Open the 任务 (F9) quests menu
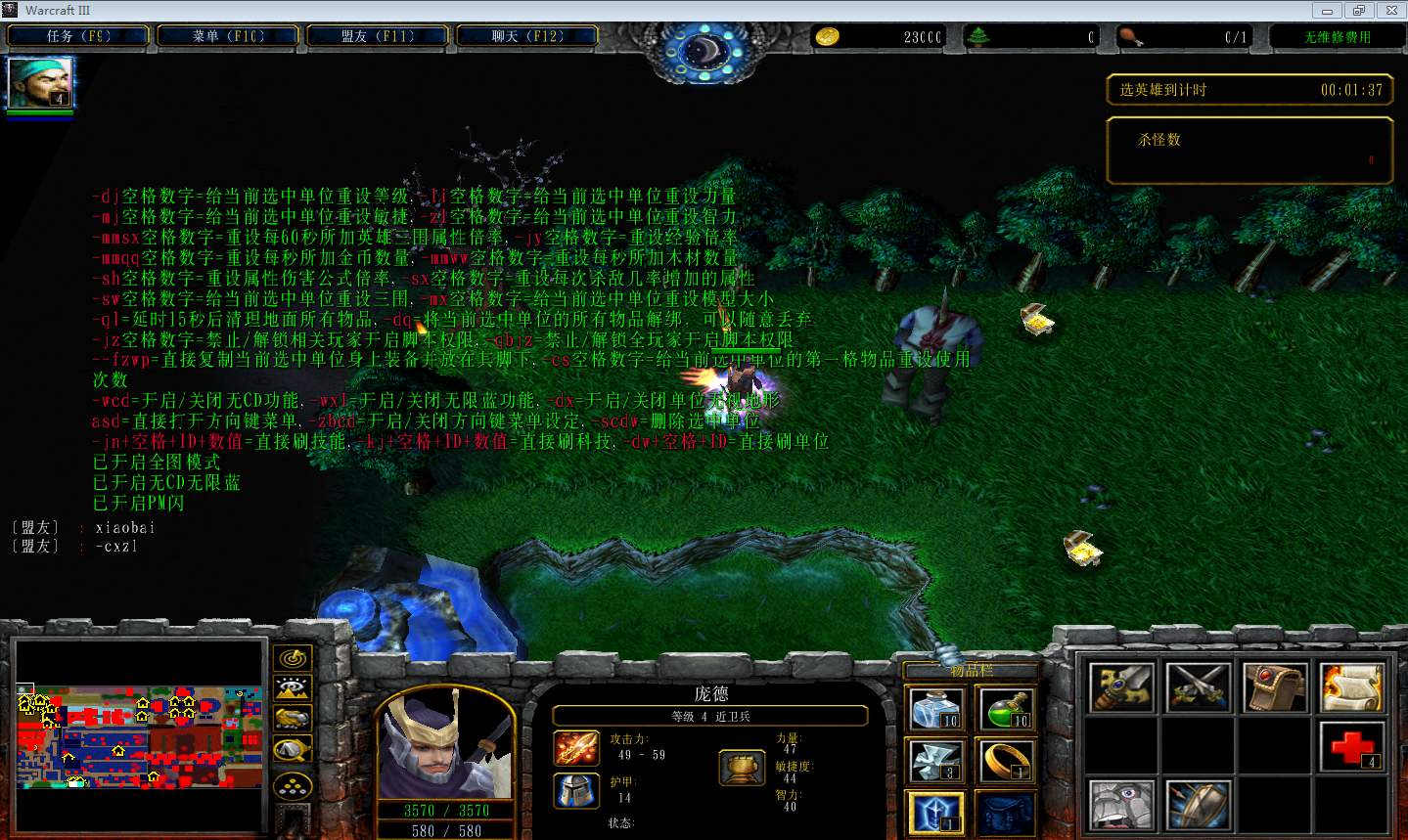The image size is (1408, 840). coord(78,36)
